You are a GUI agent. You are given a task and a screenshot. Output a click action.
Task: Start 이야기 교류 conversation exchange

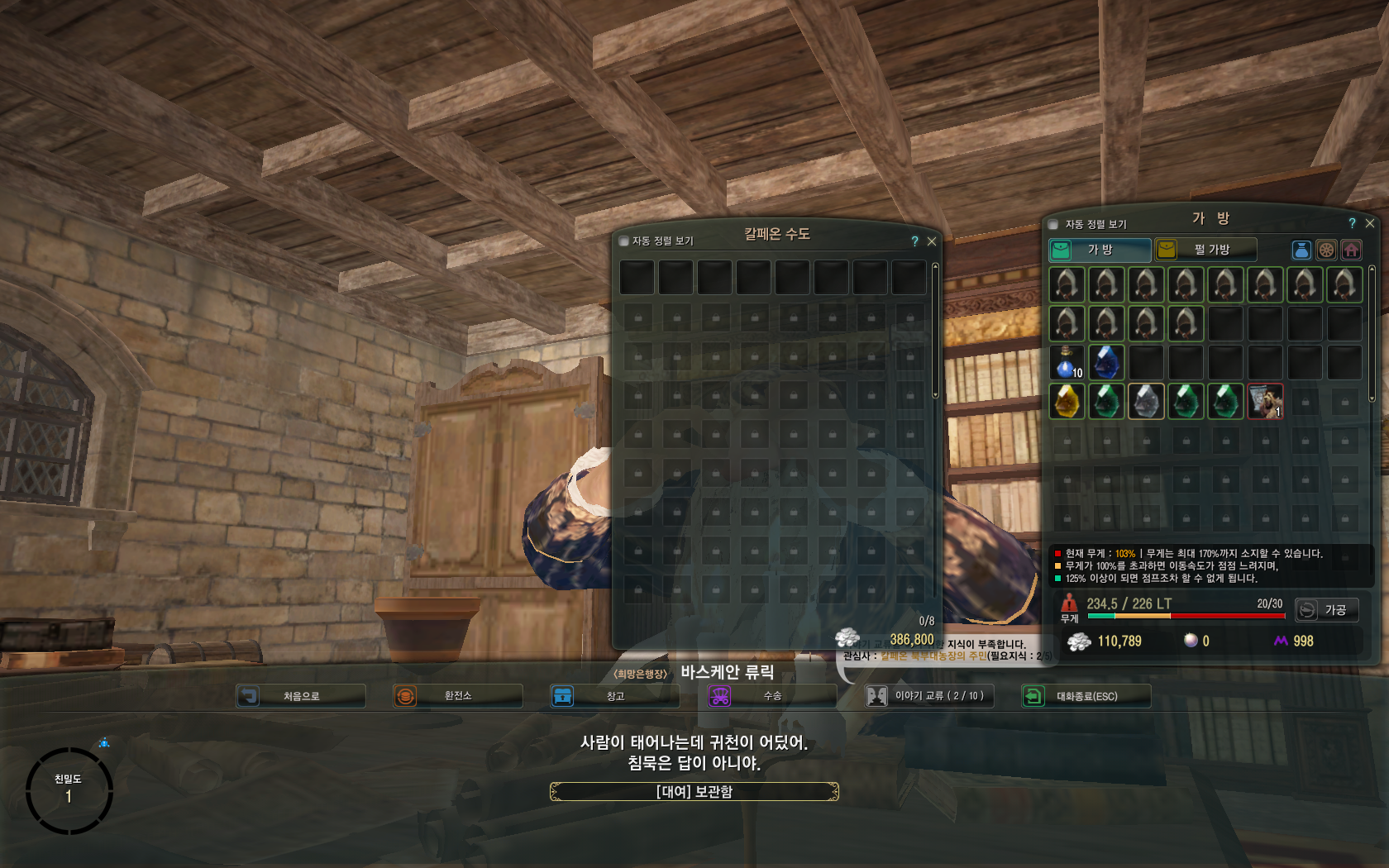pyautogui.click(x=928, y=696)
